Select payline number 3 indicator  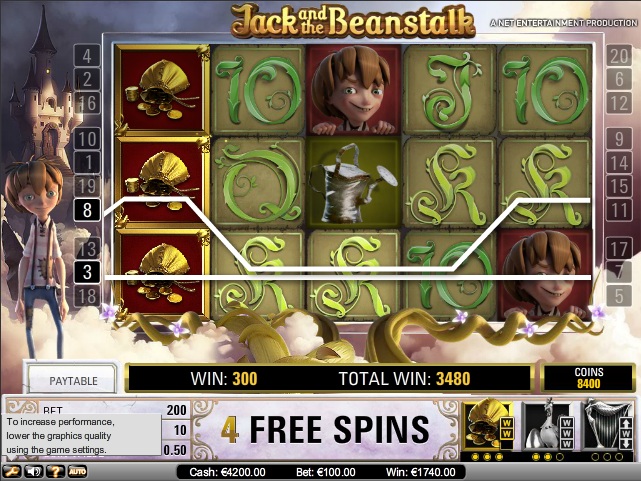[88, 271]
